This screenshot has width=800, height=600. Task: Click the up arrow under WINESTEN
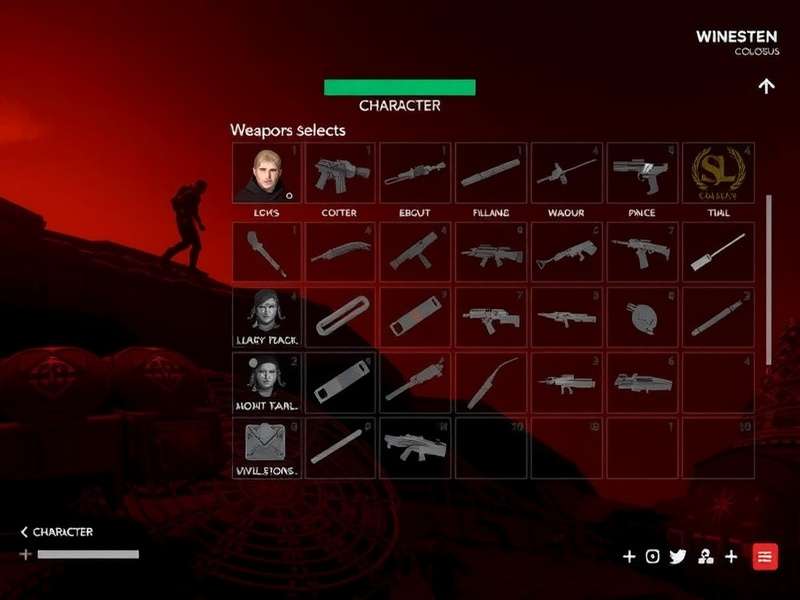[766, 86]
